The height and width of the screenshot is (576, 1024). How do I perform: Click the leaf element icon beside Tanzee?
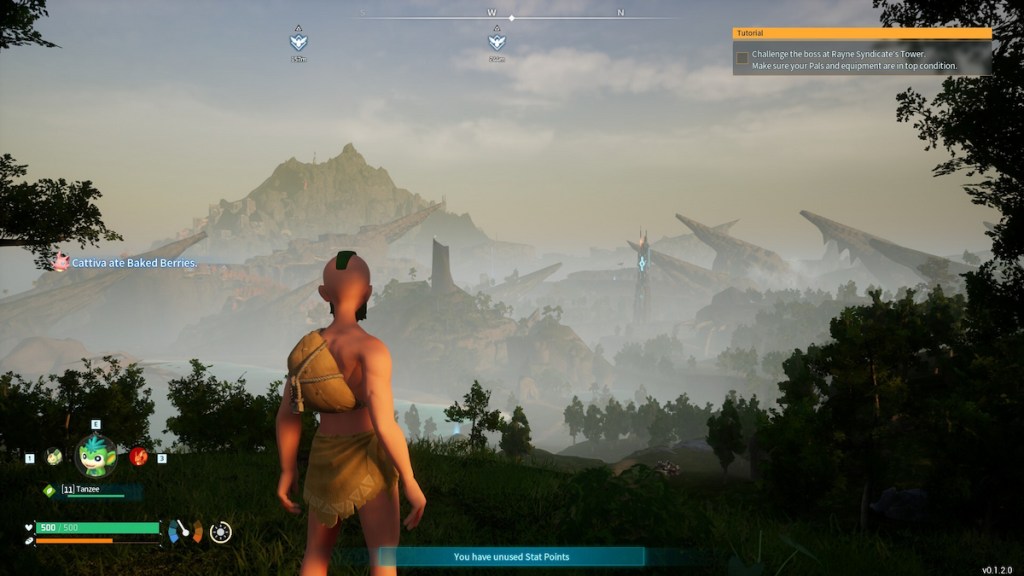click(48, 490)
